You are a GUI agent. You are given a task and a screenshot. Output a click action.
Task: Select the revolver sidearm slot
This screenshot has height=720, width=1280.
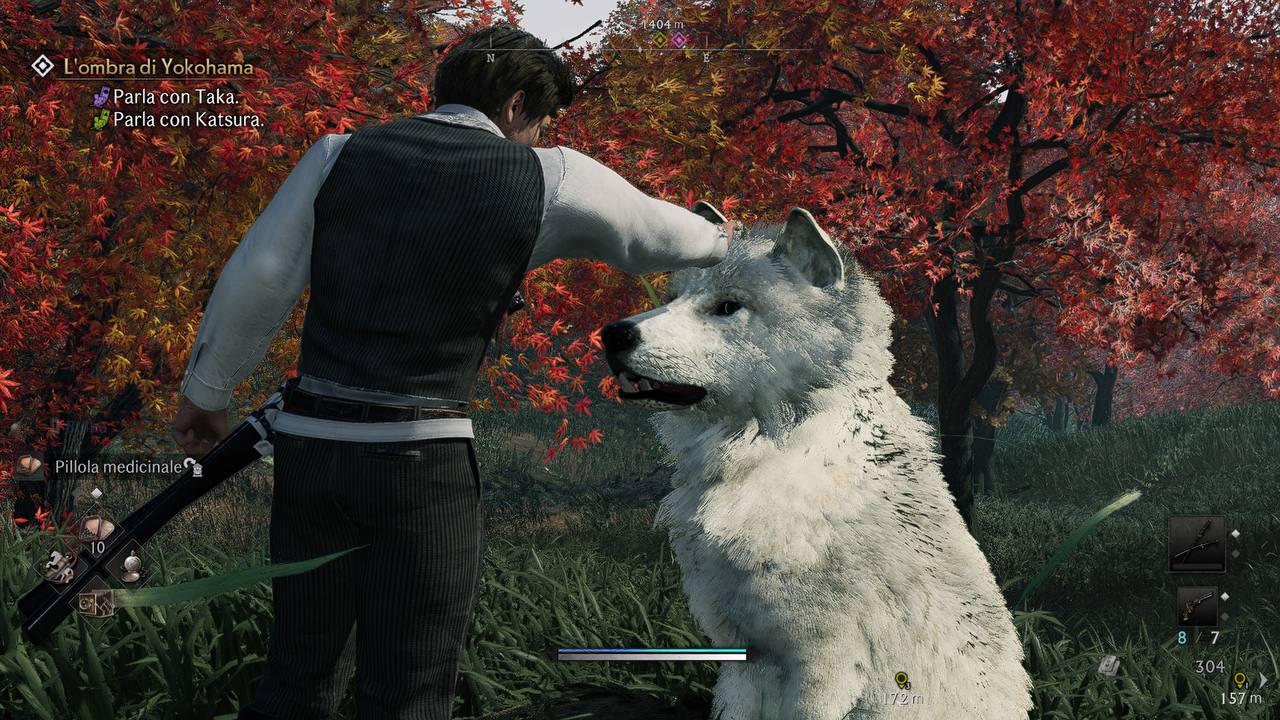pos(1196,606)
